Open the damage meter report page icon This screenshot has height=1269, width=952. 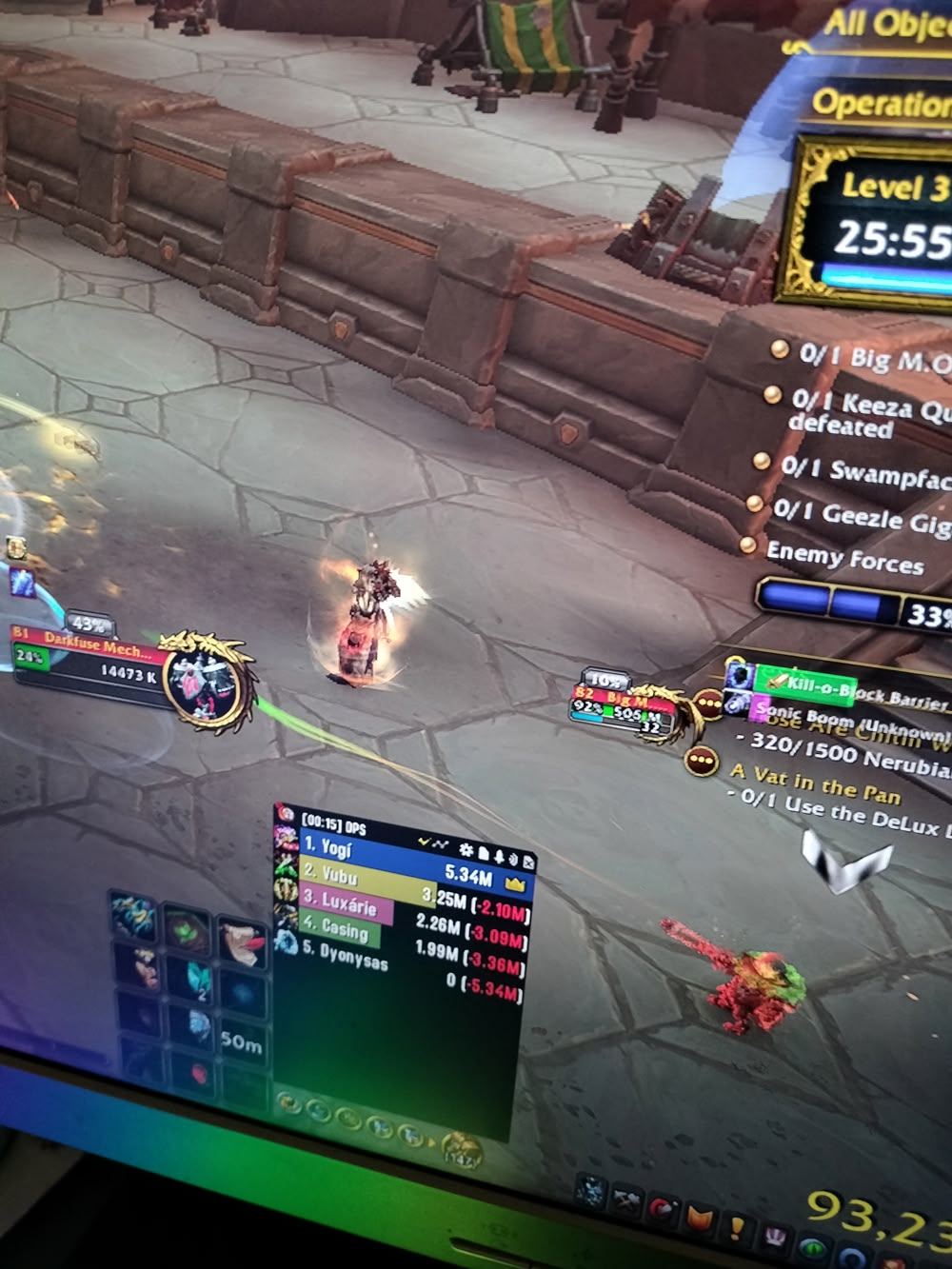click(x=483, y=852)
